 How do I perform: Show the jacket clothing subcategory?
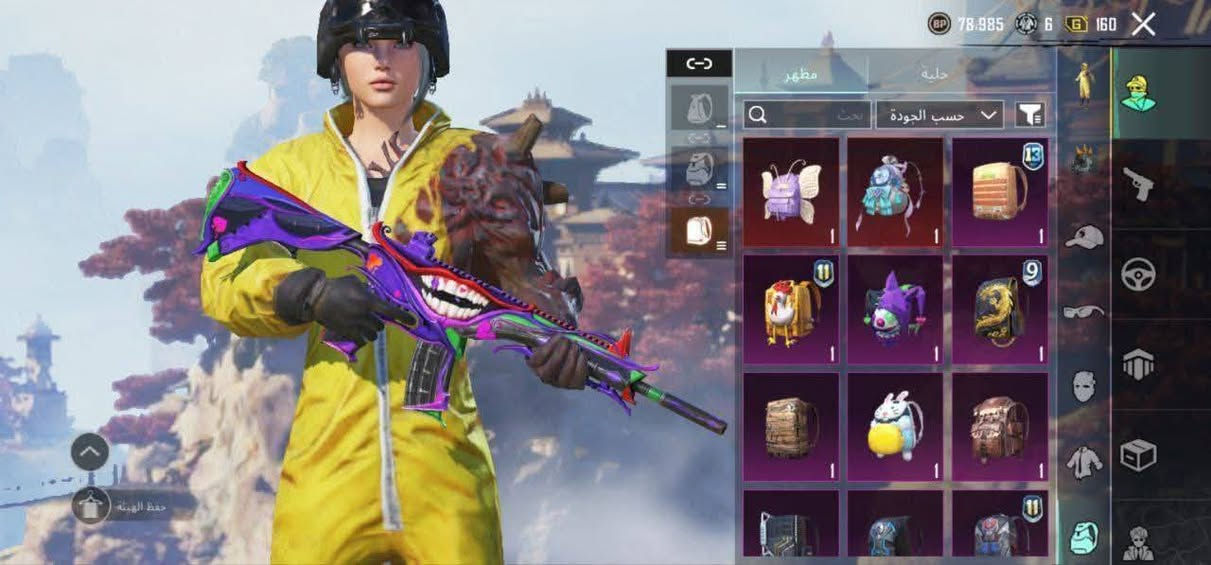coord(1083,461)
